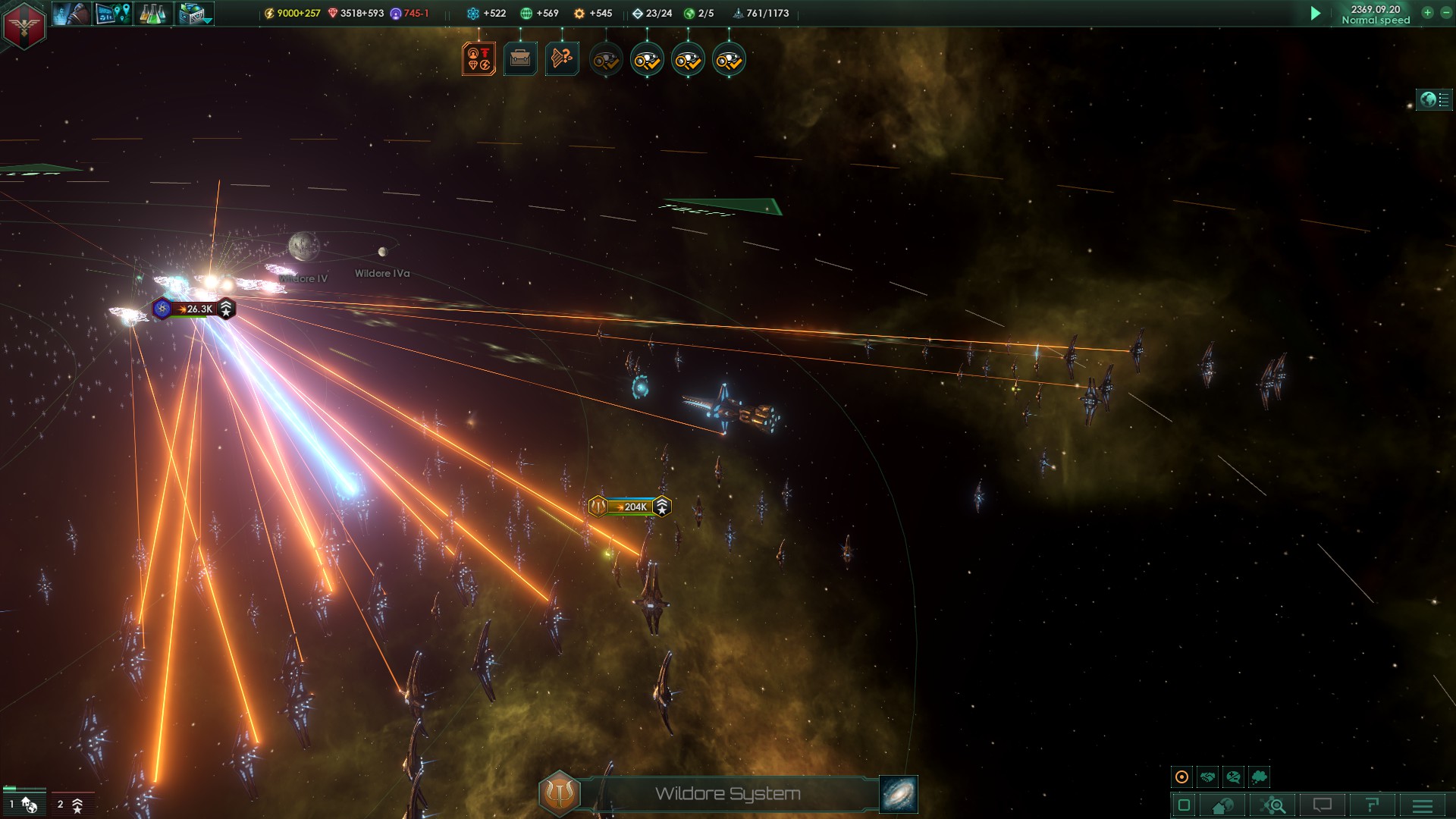Select the sensor map mode magnifier button
Viewport: 1456px width, 819px height.
coord(1274,805)
